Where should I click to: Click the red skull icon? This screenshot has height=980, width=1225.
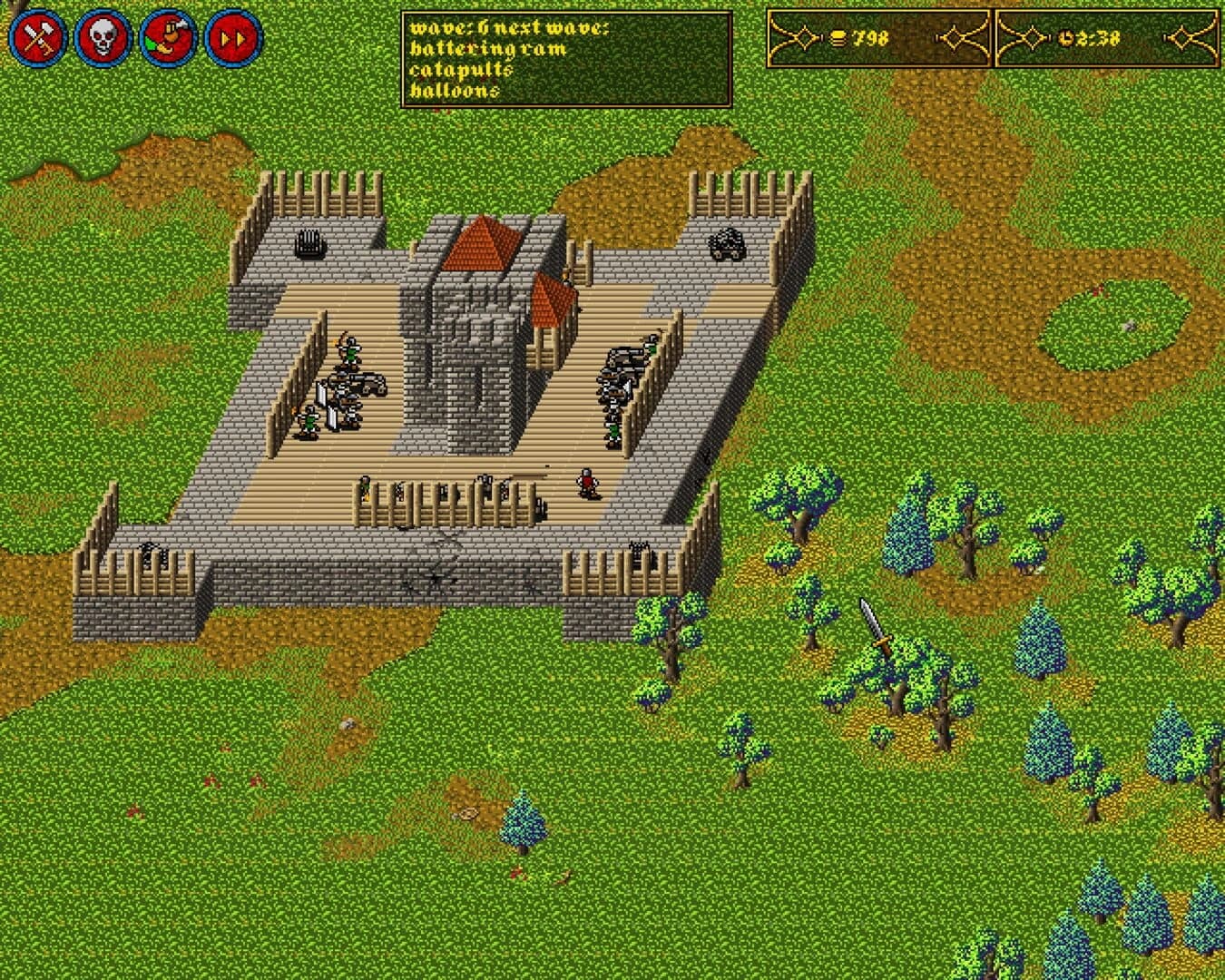tap(102, 36)
